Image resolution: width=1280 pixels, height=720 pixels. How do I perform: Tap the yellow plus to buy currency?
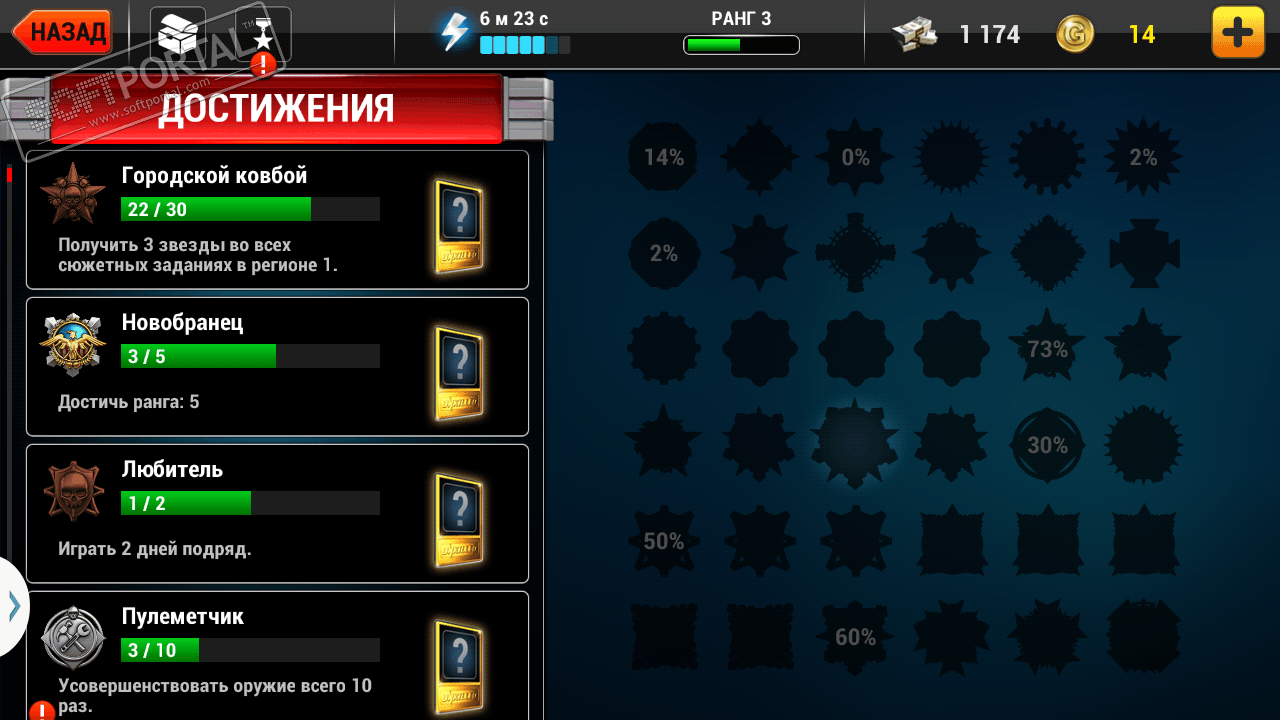click(1237, 33)
